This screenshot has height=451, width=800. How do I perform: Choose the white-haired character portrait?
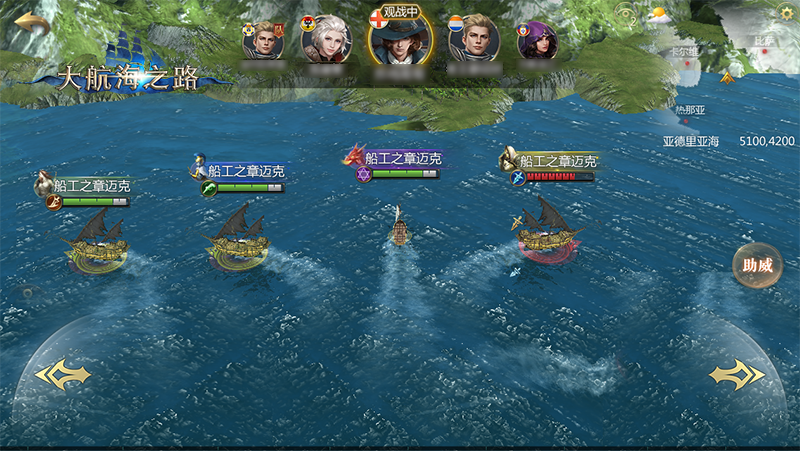point(326,40)
